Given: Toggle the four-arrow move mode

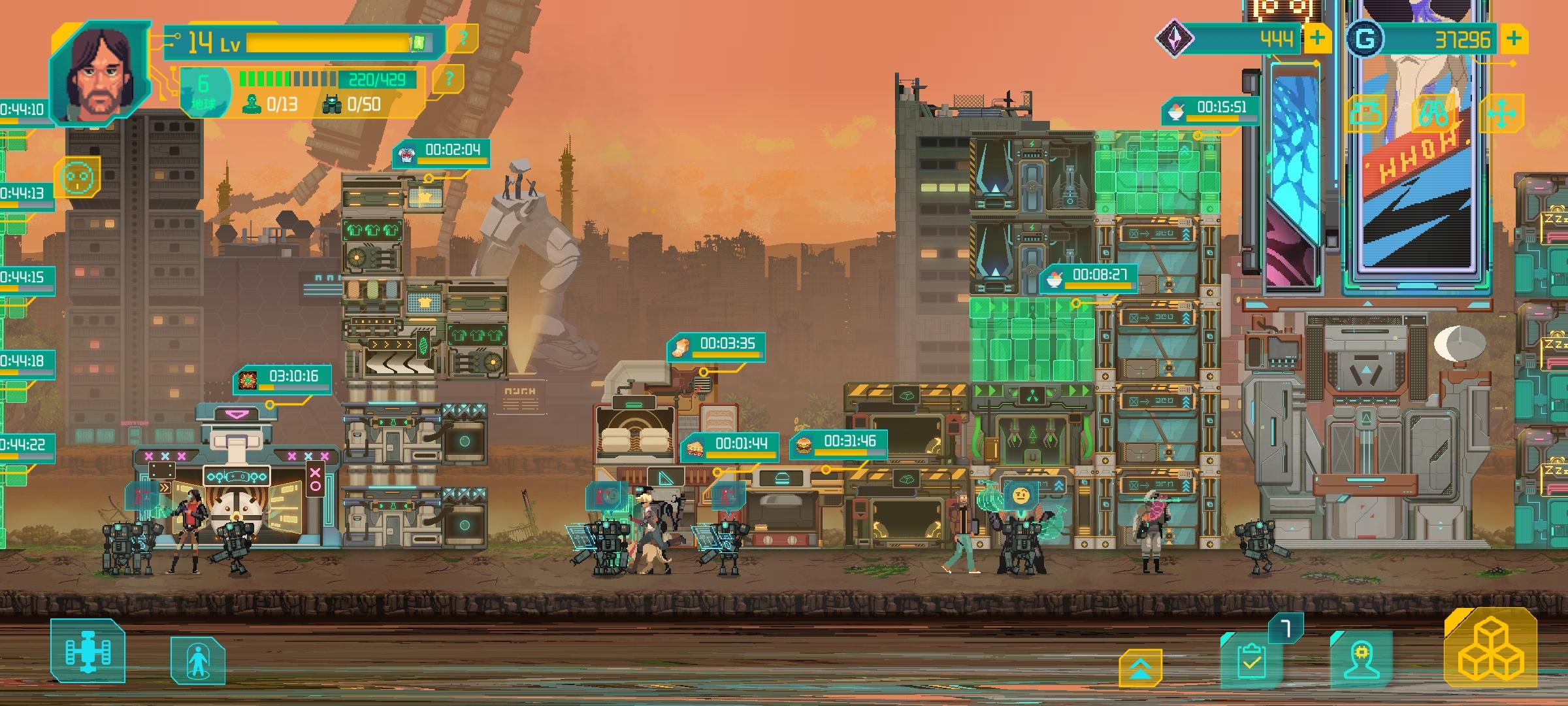Looking at the screenshot, I should click(1501, 114).
